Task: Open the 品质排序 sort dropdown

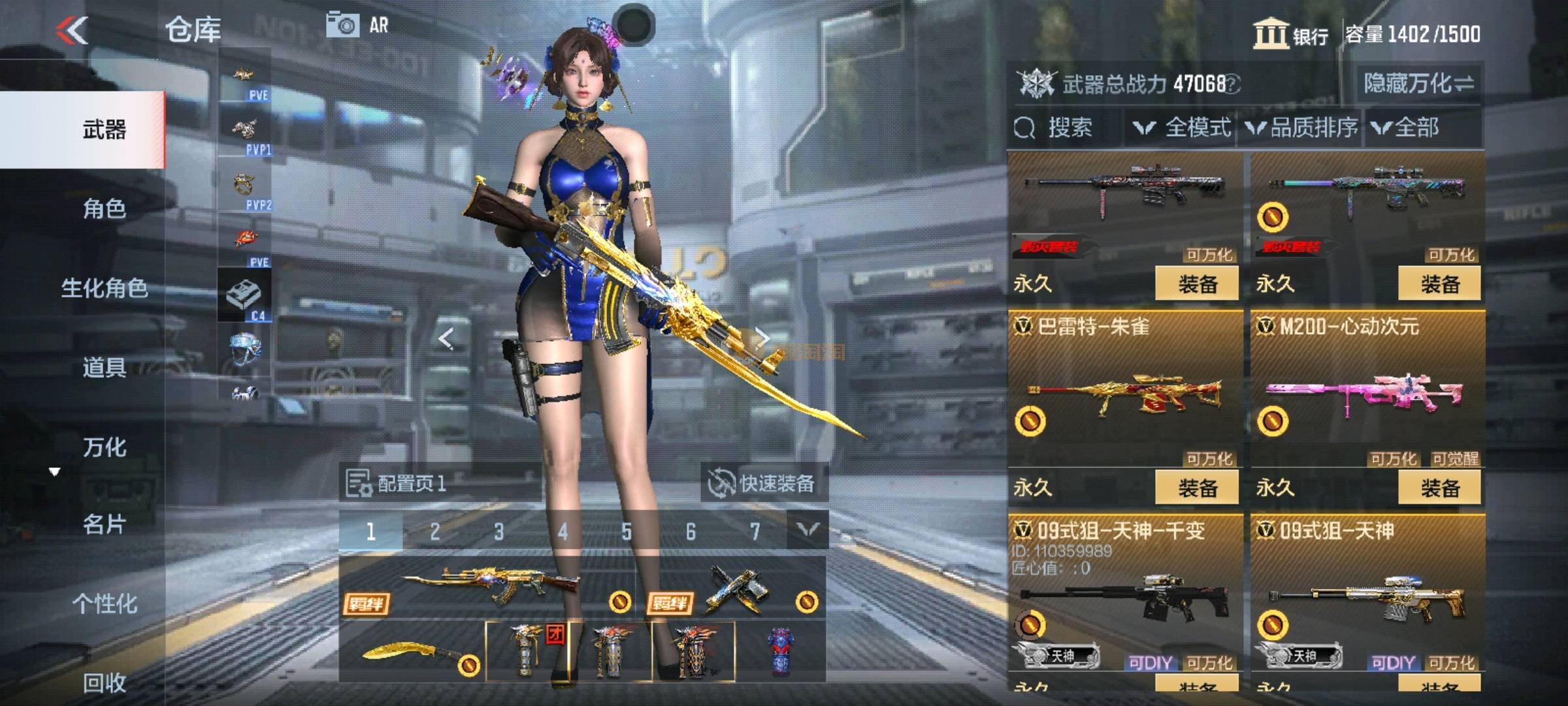Action: point(1302,127)
